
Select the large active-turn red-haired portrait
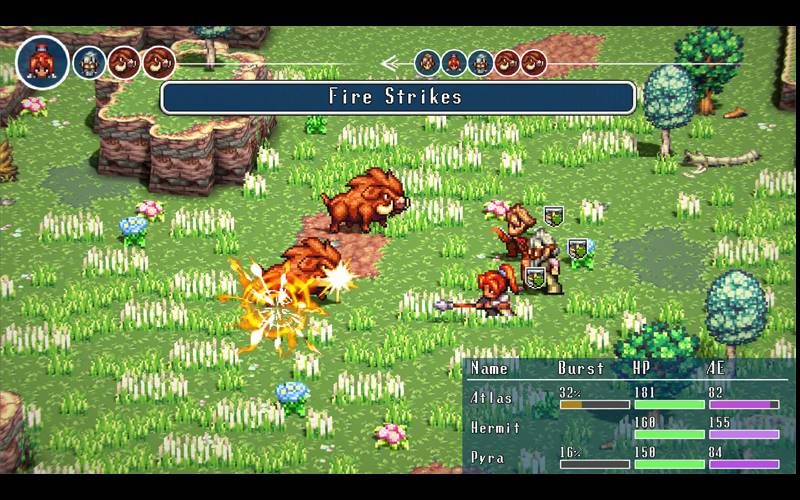43,62
